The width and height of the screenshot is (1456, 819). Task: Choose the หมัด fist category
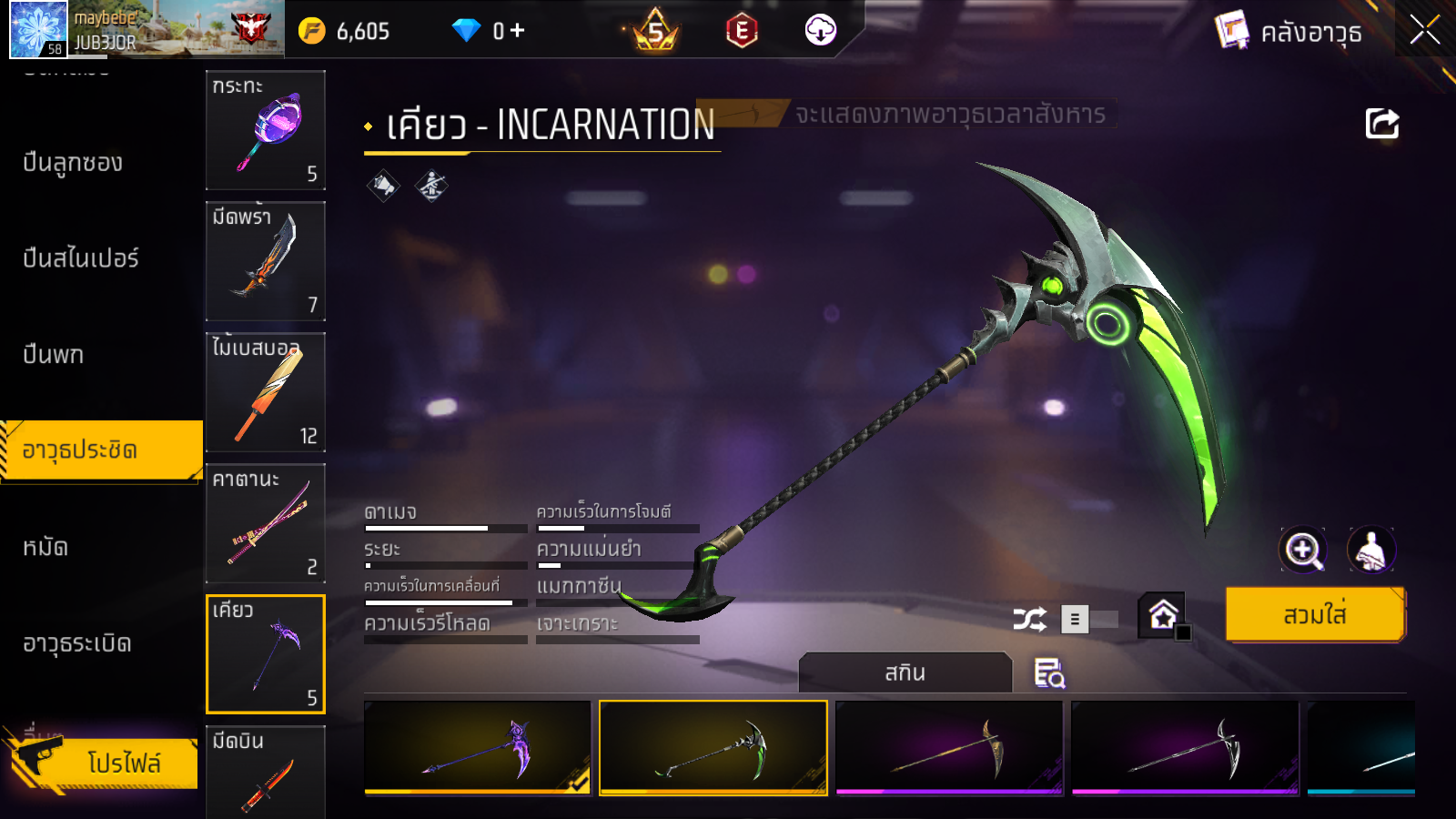point(45,548)
